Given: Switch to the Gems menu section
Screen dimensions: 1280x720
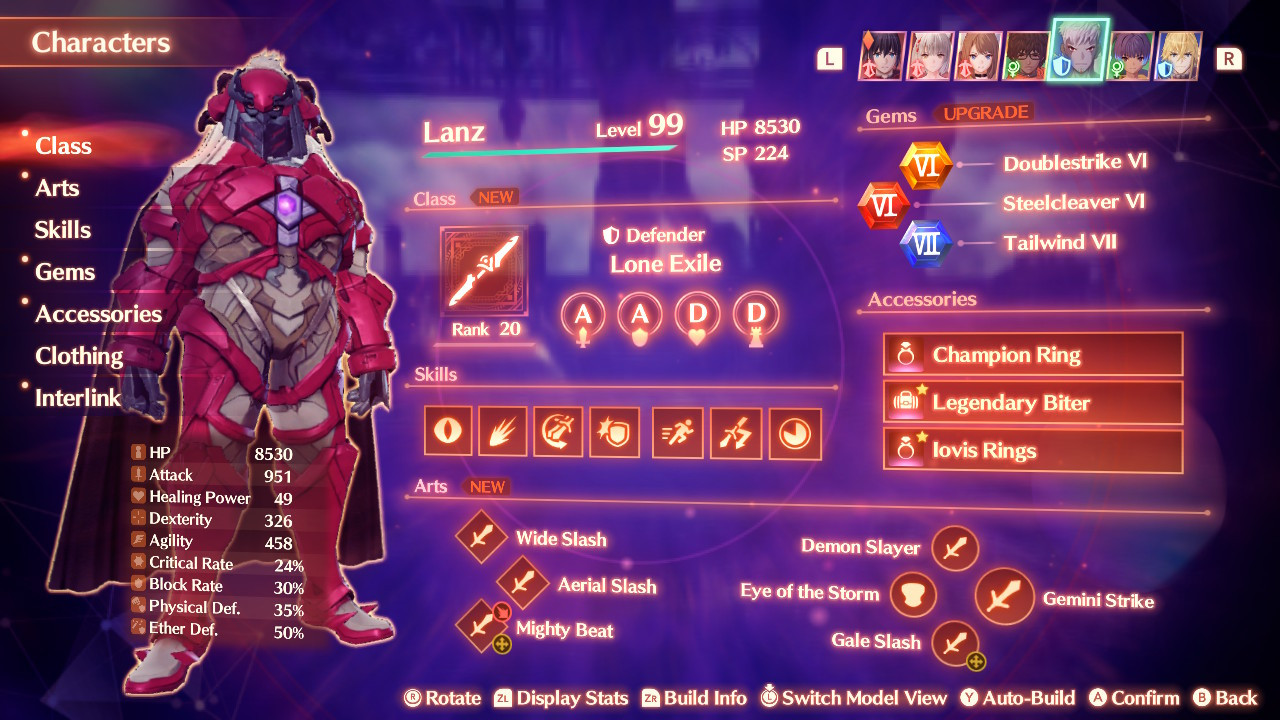Looking at the screenshot, I should (x=66, y=271).
